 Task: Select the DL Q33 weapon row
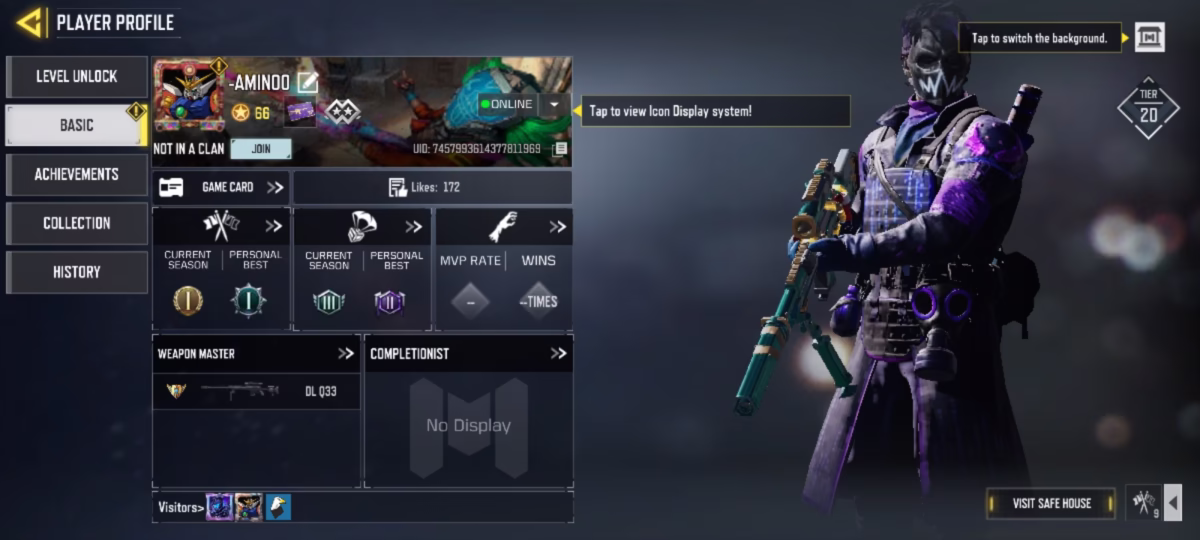pos(256,392)
